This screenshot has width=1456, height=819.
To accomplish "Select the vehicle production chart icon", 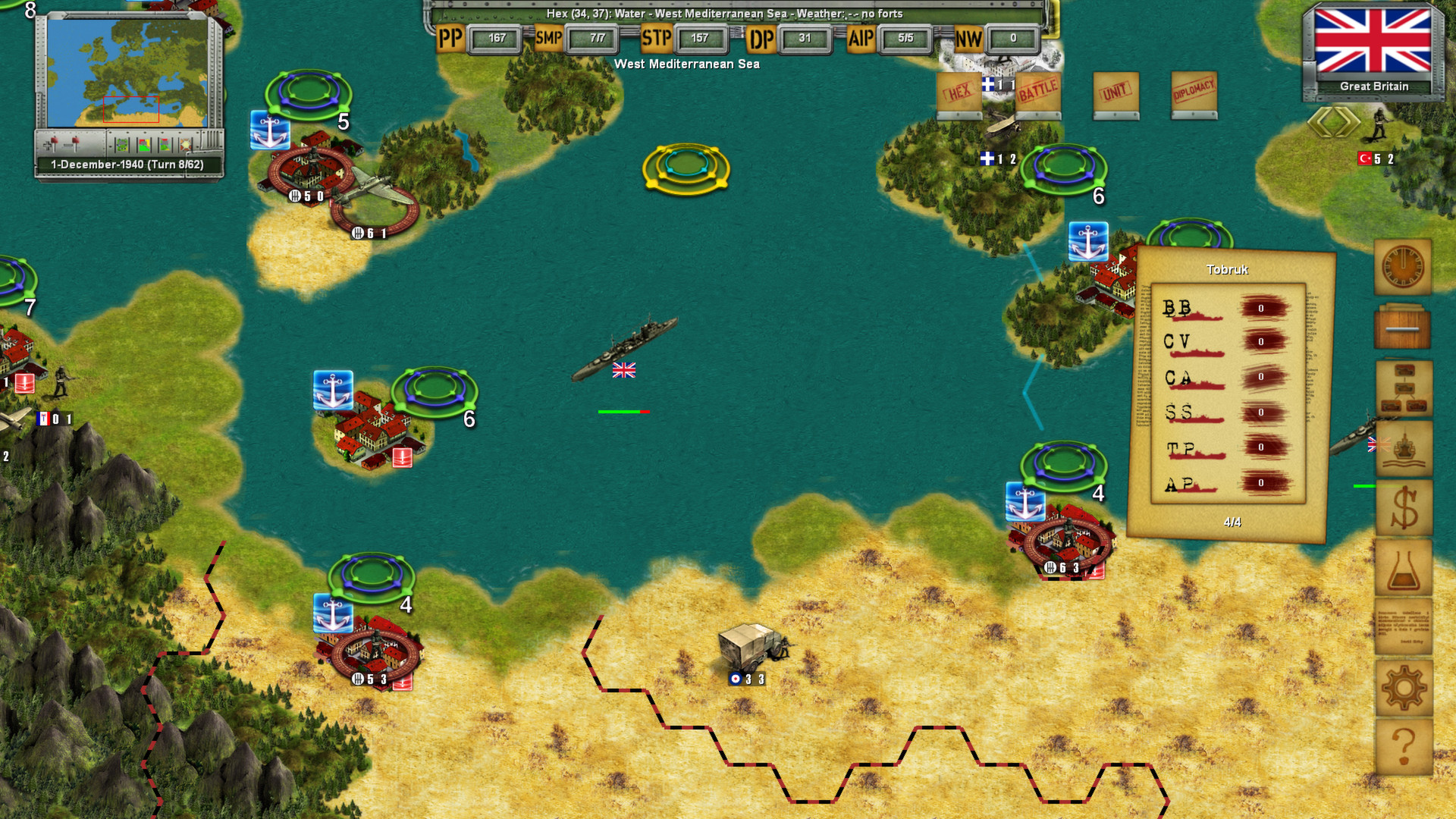I will coord(1403,387).
